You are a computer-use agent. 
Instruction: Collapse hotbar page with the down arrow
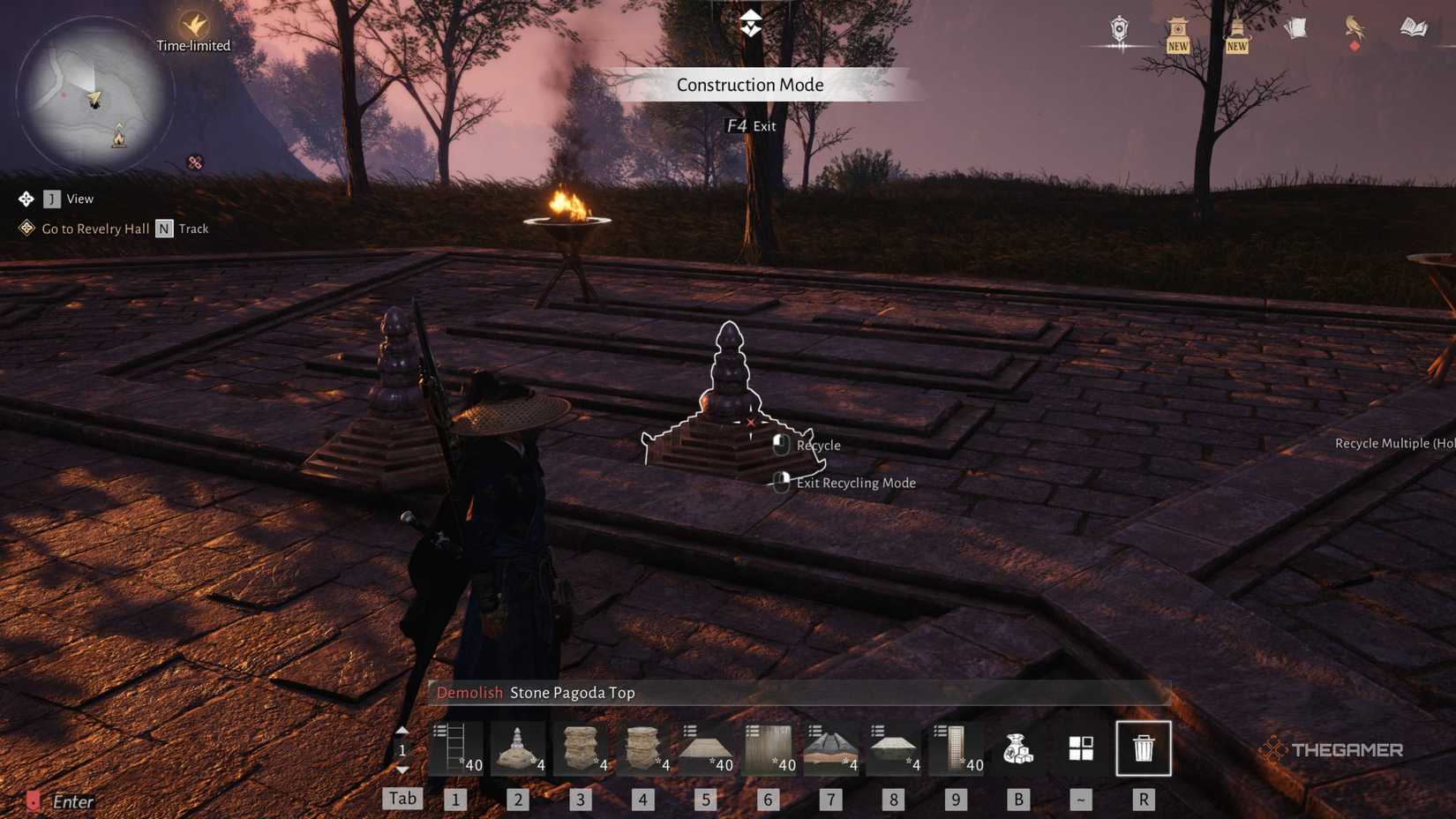click(x=402, y=767)
